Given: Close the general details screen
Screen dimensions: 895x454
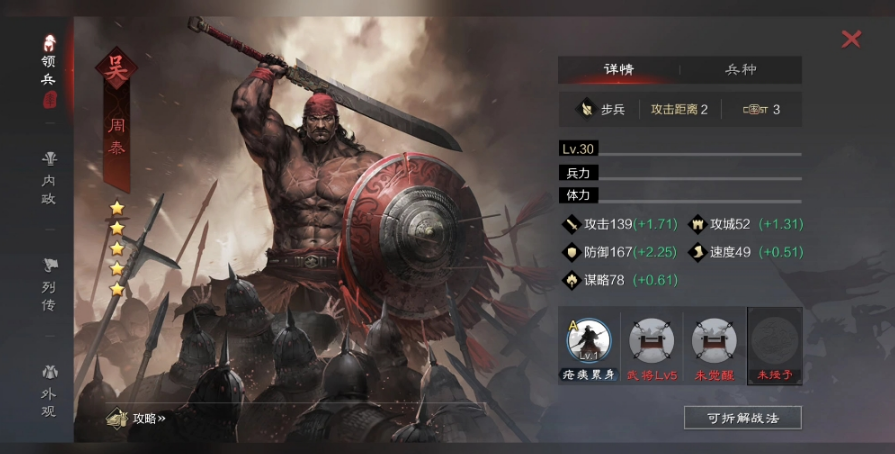Looking at the screenshot, I should pyautogui.click(x=851, y=39).
